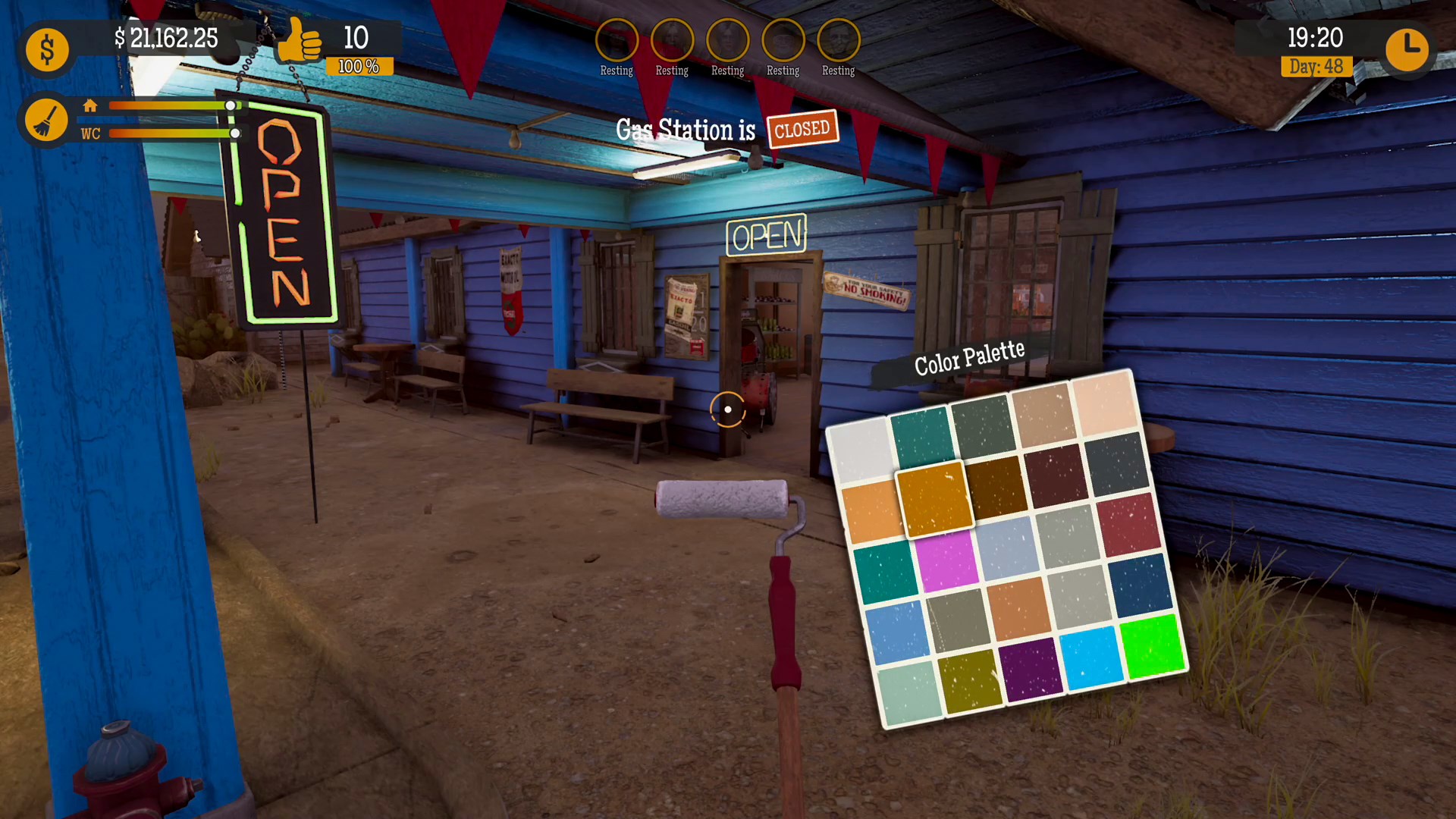Click the 100% customer satisfaction label
This screenshot has height=819, width=1456.
pyautogui.click(x=357, y=66)
